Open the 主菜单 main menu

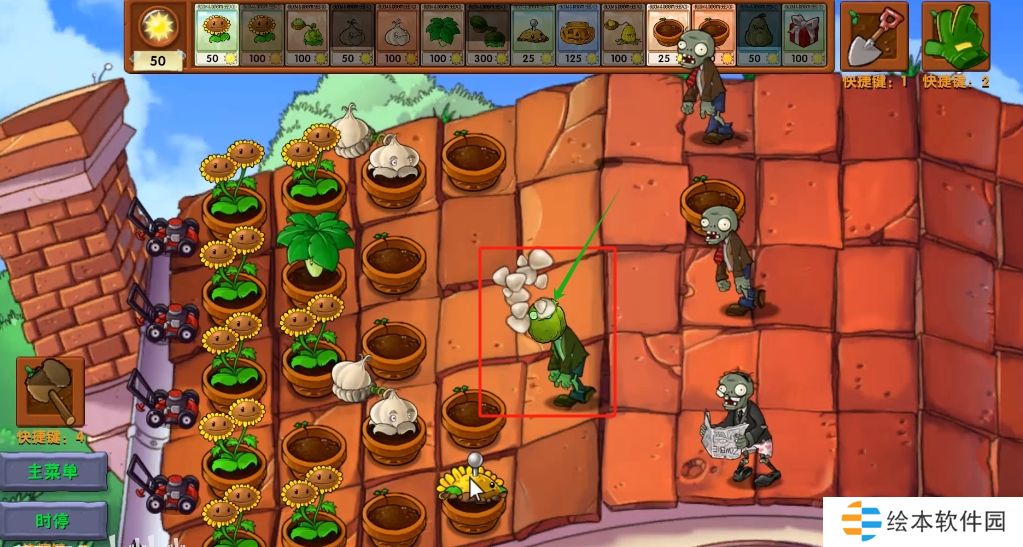click(x=52, y=472)
